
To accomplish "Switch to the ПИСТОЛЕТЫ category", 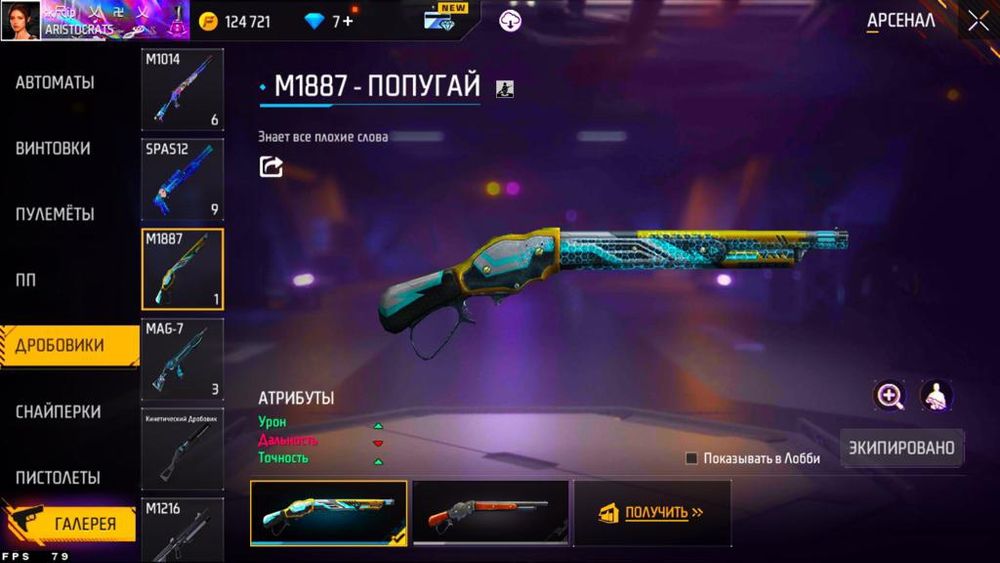I will coord(58,478).
